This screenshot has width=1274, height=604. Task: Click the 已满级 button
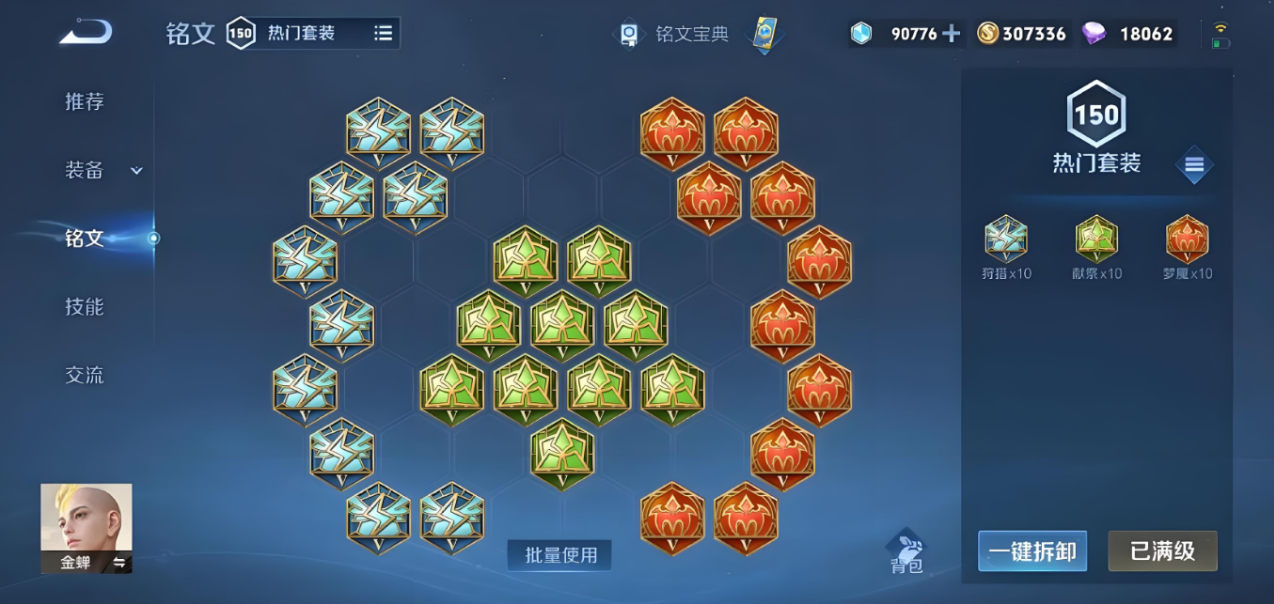tap(1162, 551)
